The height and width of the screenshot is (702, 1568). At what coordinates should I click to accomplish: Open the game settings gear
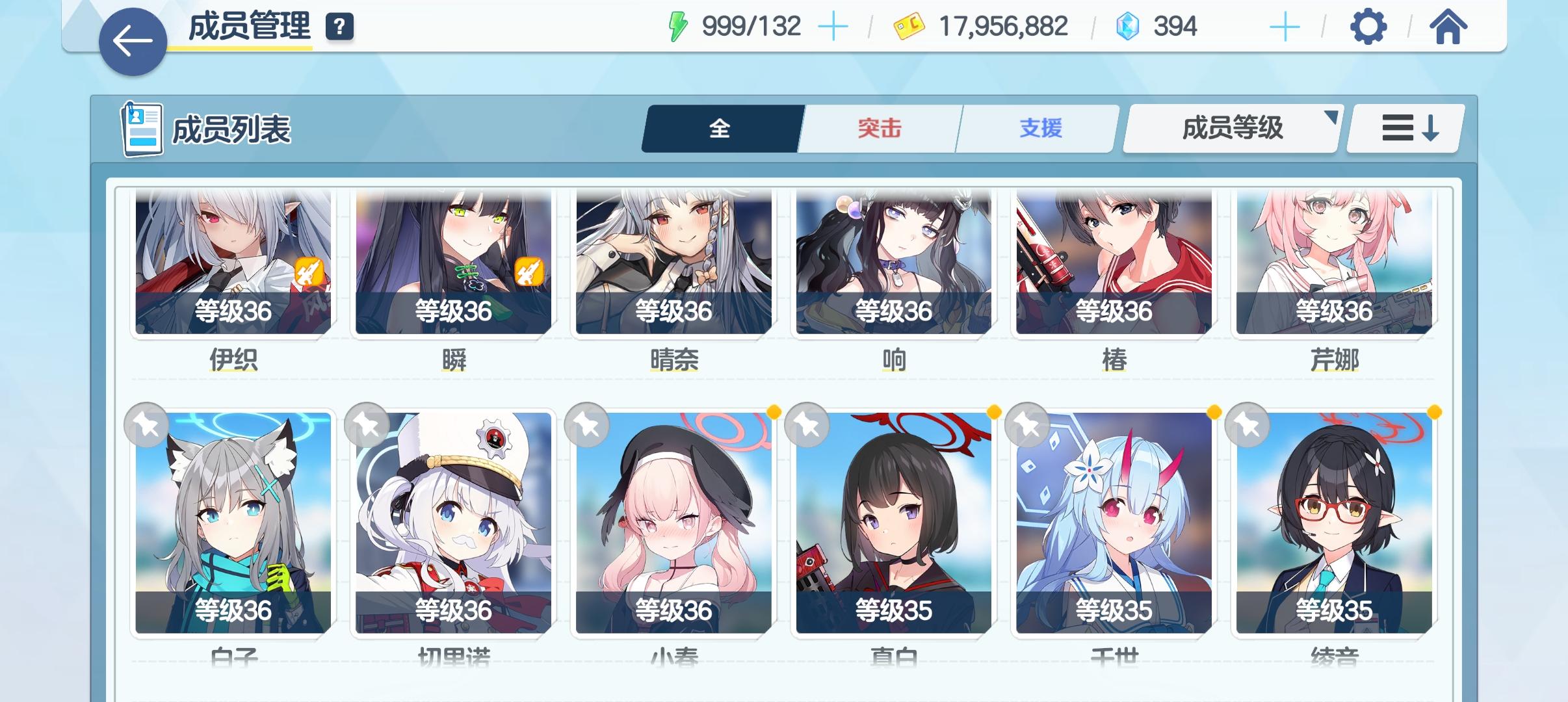coord(1366,27)
